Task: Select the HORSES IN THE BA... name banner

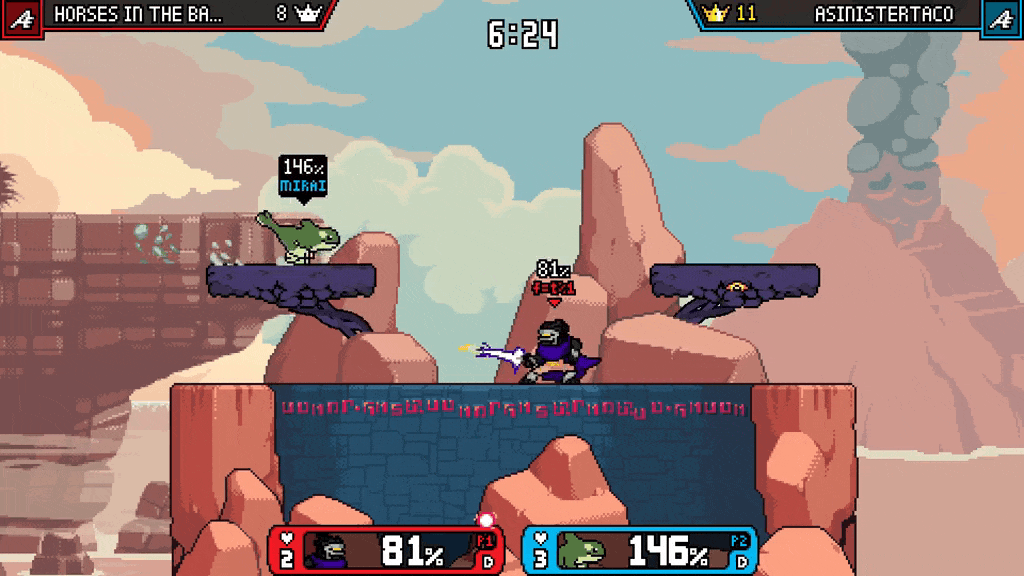Action: (x=138, y=14)
